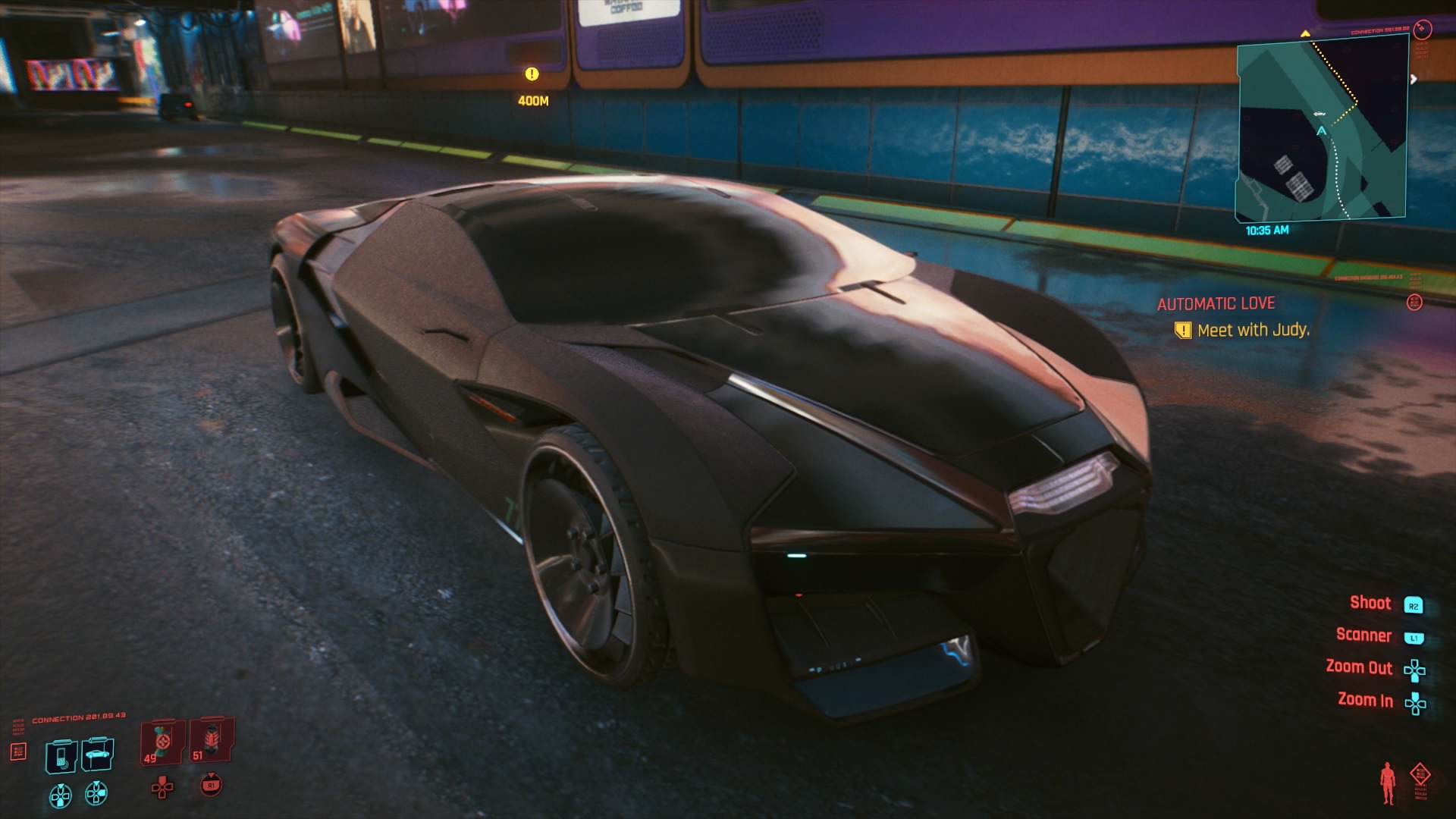Image resolution: width=1456 pixels, height=819 pixels.
Task: Select the phone quickslot icon
Action: coord(61,754)
